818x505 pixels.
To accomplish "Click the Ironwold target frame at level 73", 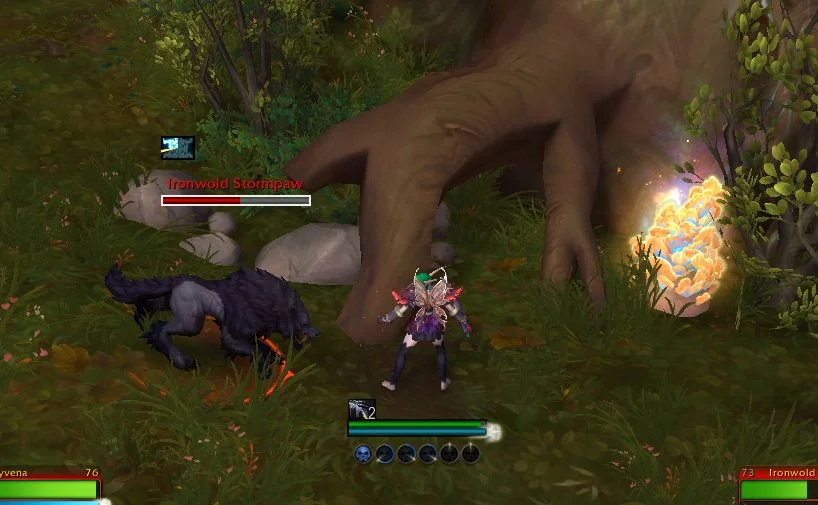I will 778,486.
